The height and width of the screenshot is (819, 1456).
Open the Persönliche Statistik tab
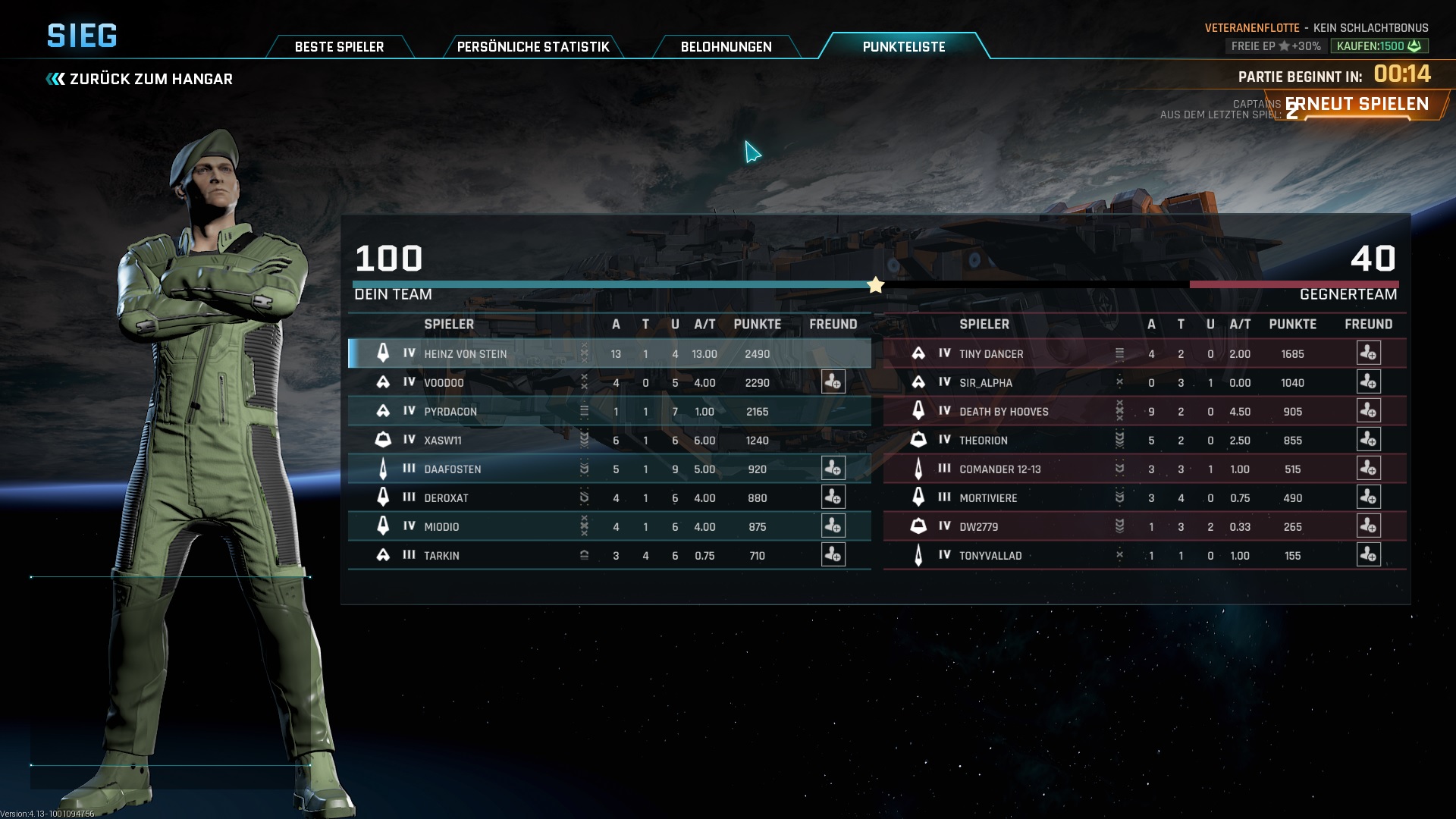[533, 47]
